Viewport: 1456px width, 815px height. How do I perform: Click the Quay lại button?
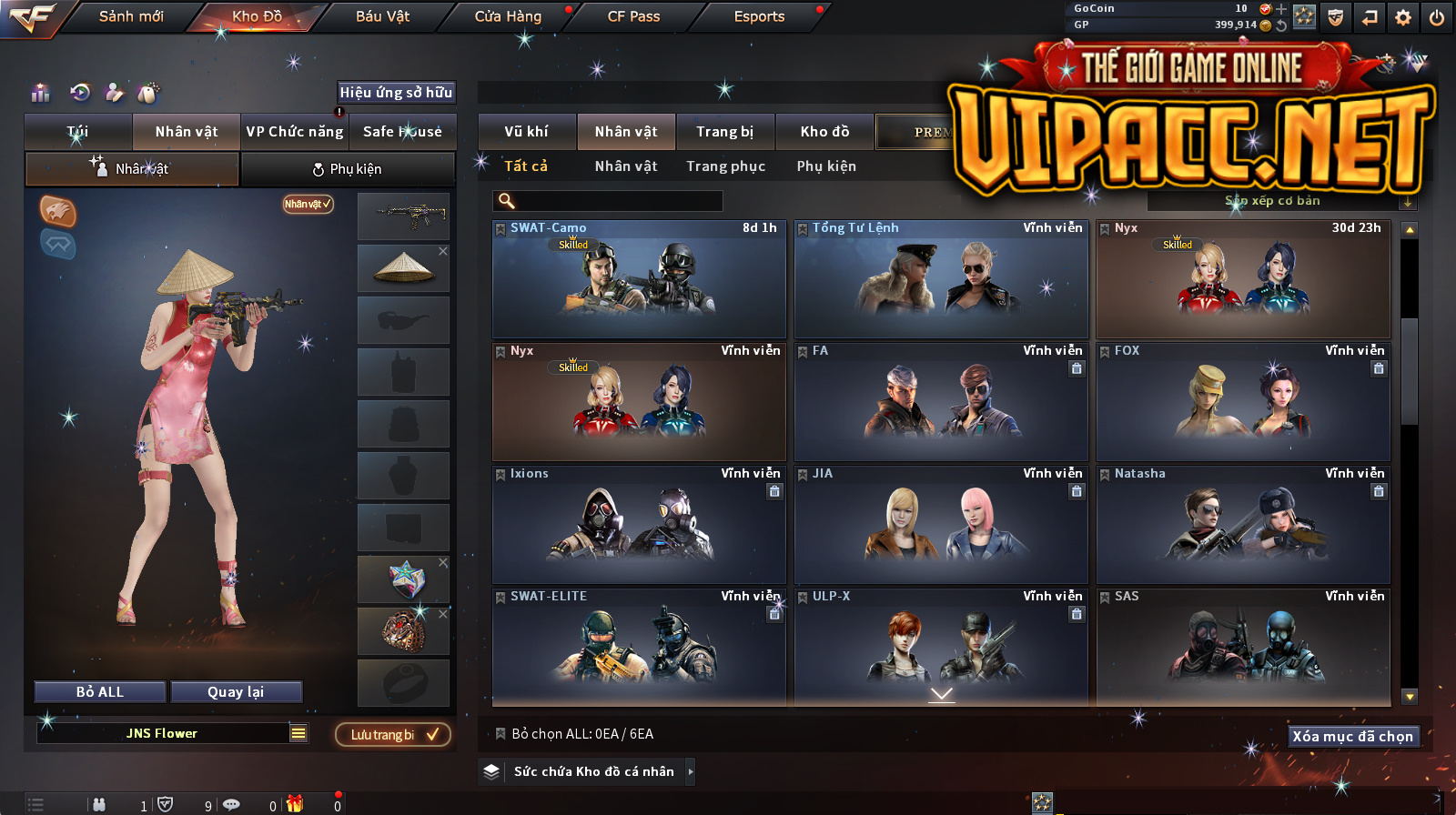tap(236, 692)
